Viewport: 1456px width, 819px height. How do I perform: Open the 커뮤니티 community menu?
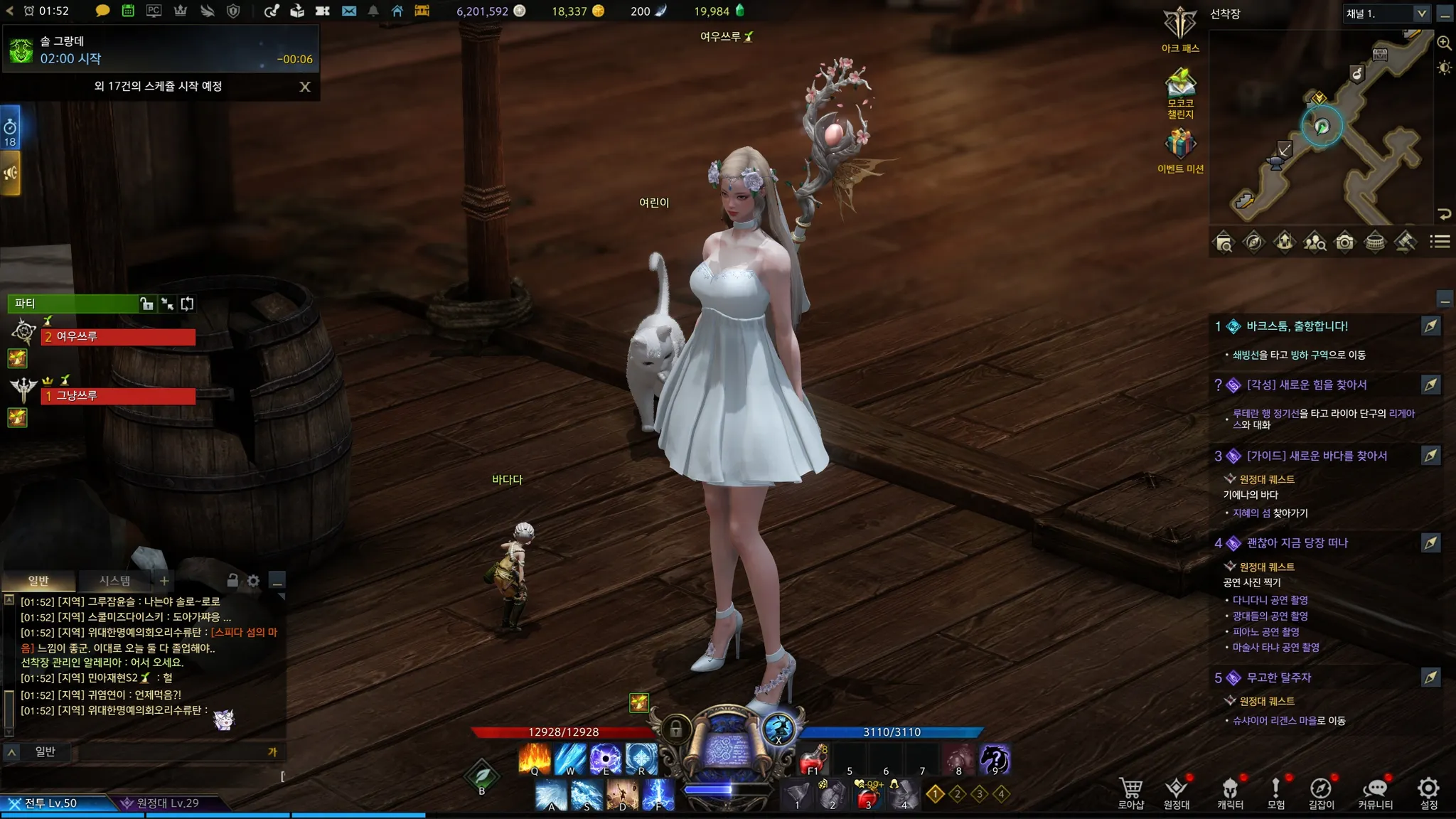(1375, 792)
